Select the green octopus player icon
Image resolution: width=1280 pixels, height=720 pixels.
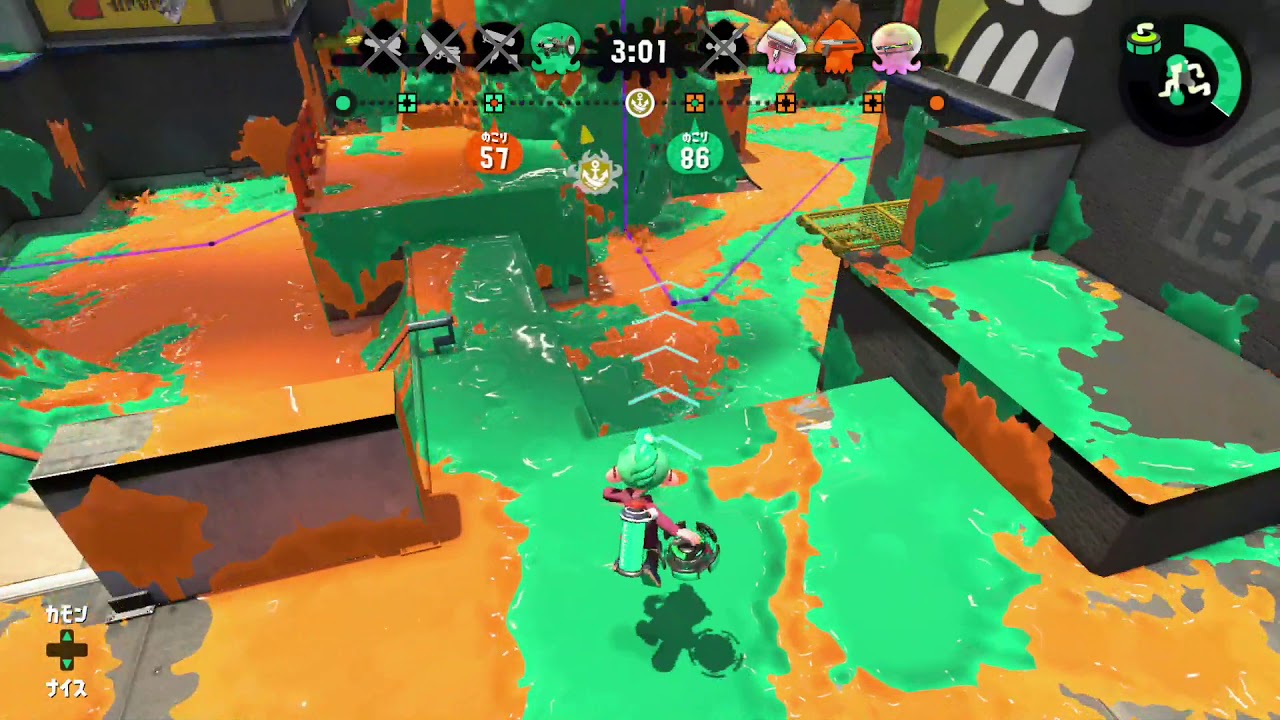[x=555, y=45]
